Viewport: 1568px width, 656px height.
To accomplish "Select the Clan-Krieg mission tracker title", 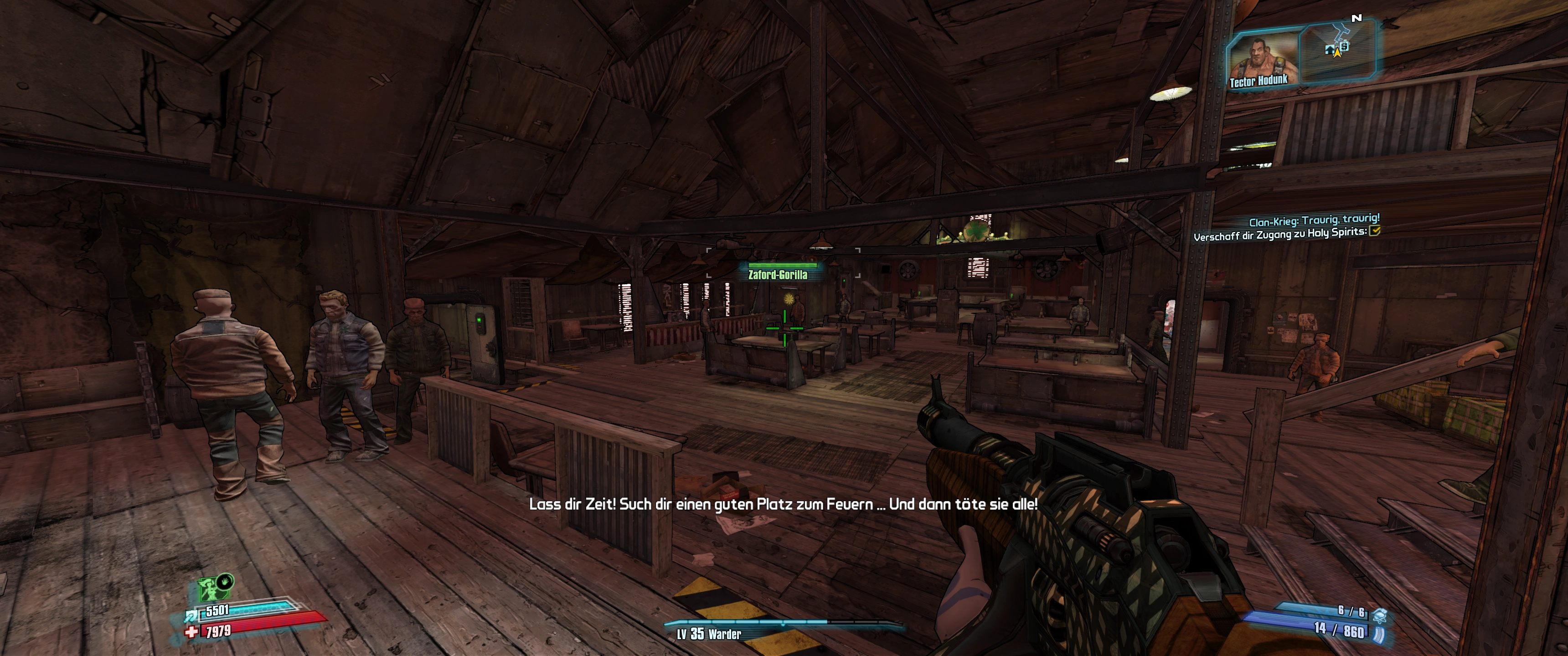I will coord(1314,219).
